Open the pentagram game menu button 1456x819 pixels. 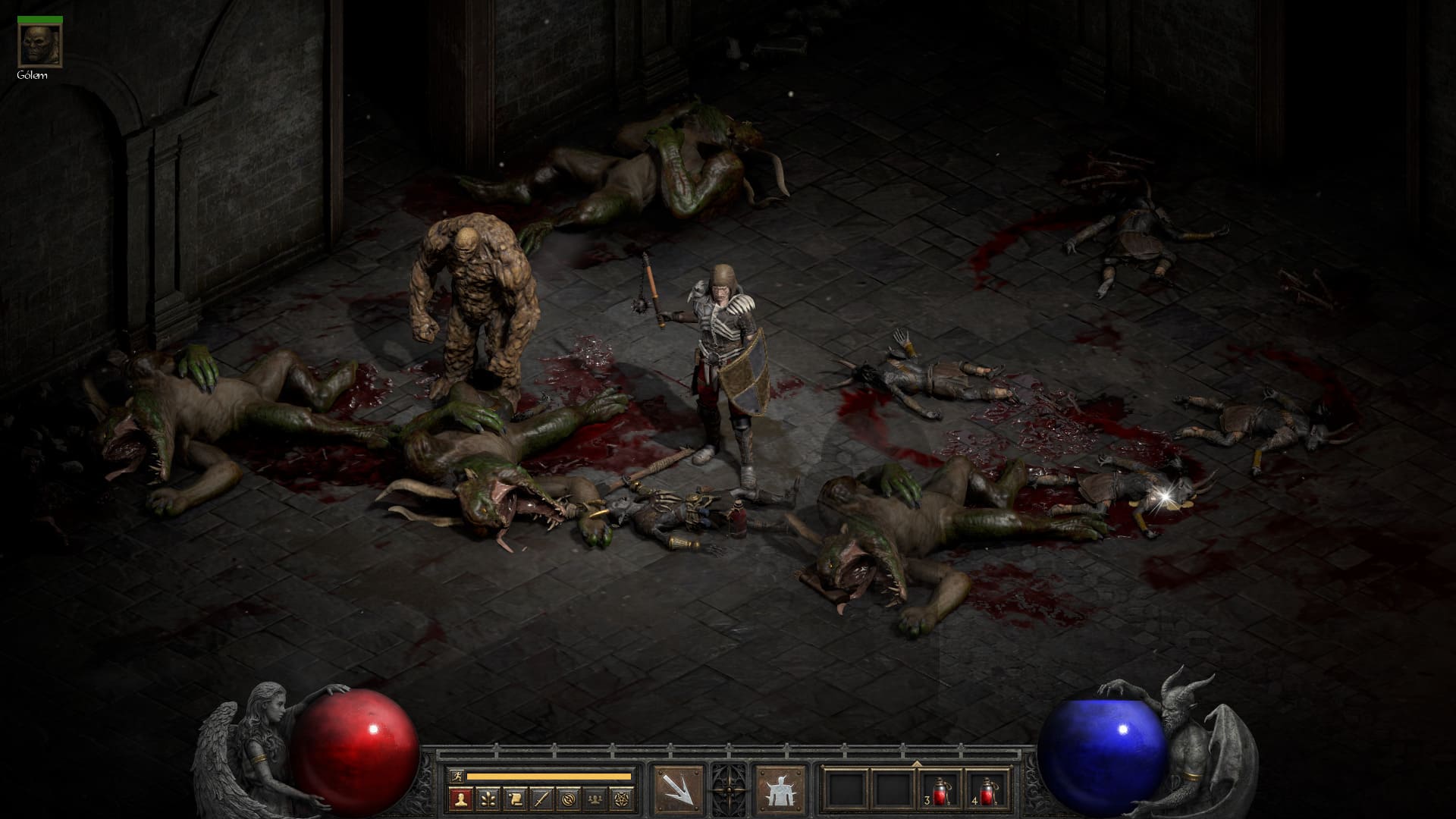620,799
